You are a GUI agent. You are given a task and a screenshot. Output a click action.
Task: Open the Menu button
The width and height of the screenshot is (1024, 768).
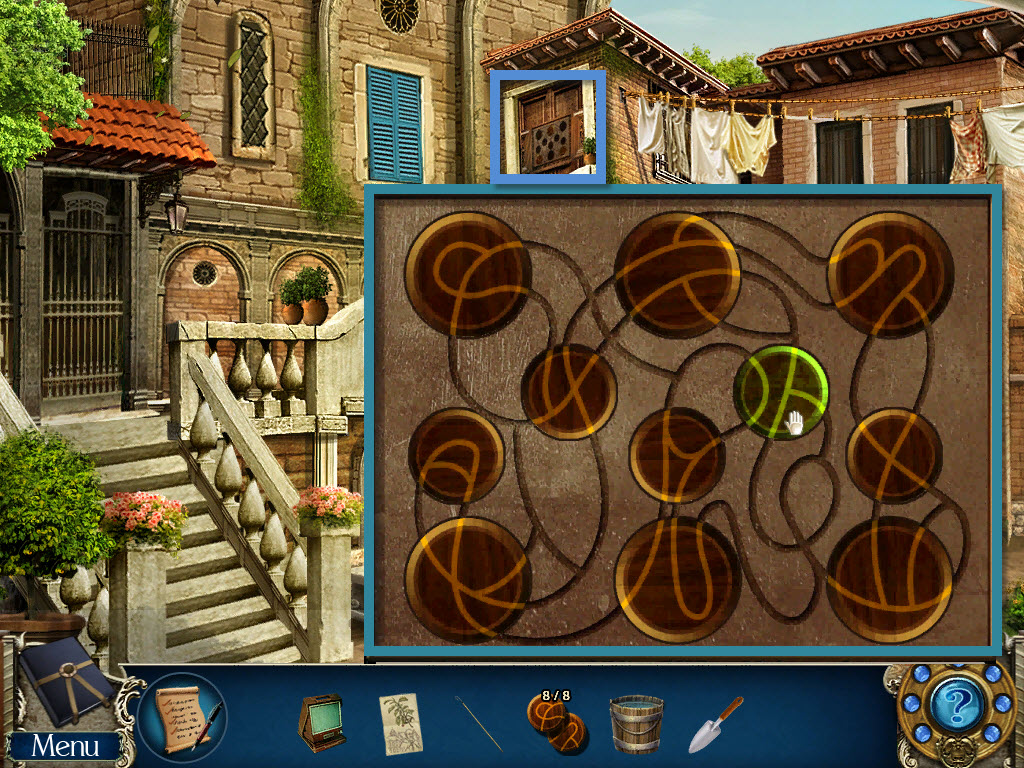tap(64, 745)
